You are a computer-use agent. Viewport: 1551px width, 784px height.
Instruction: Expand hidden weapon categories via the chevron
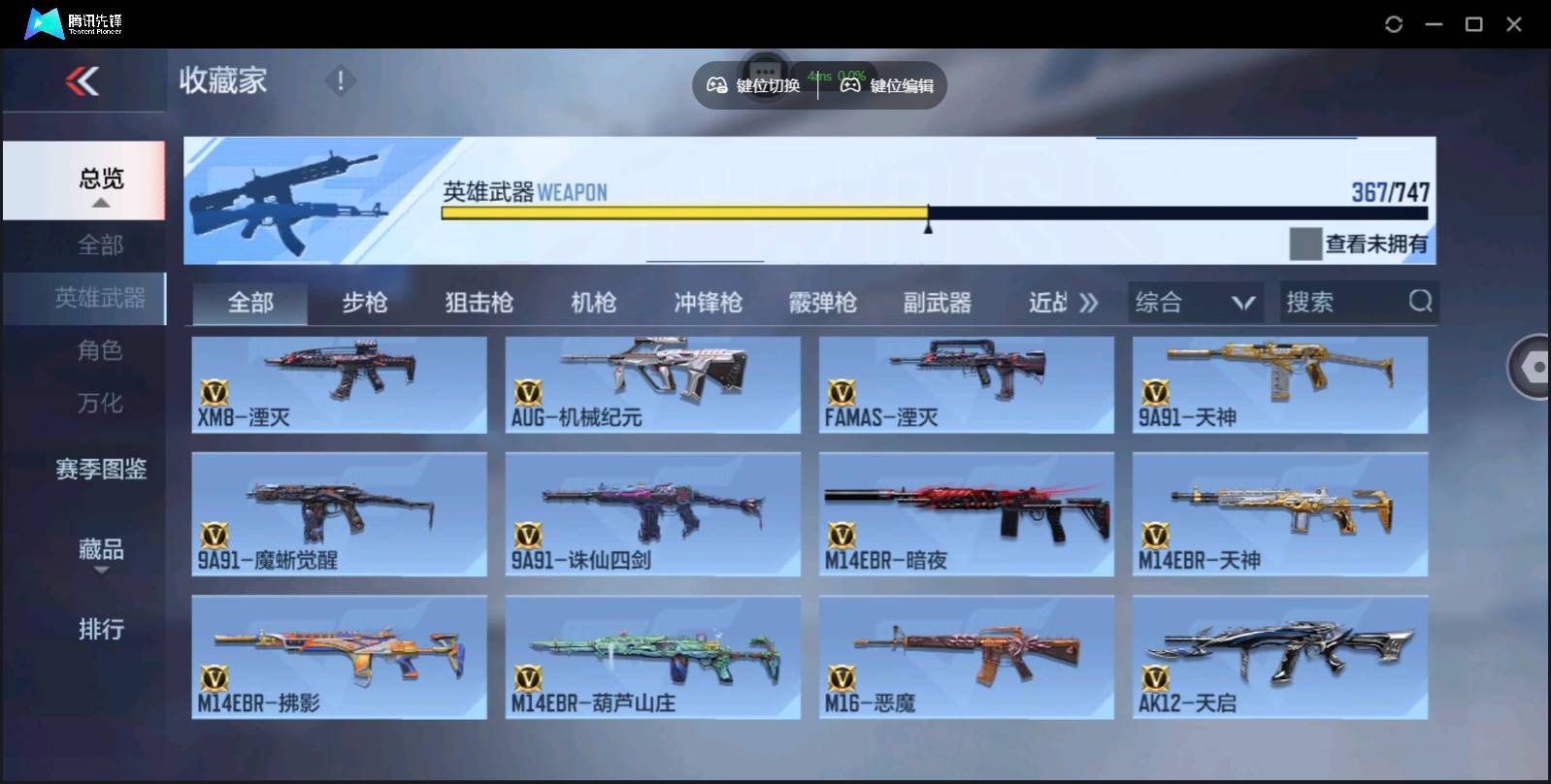(1089, 302)
